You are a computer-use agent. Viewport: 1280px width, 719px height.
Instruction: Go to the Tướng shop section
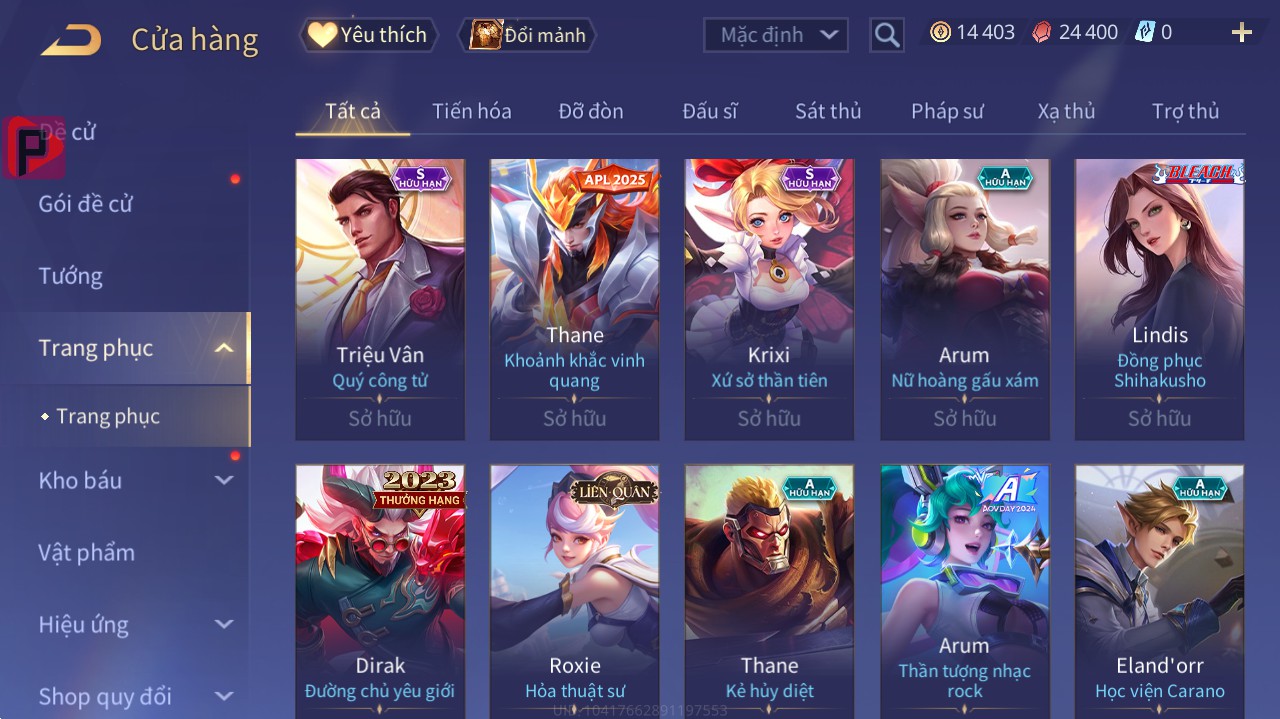[x=70, y=276]
